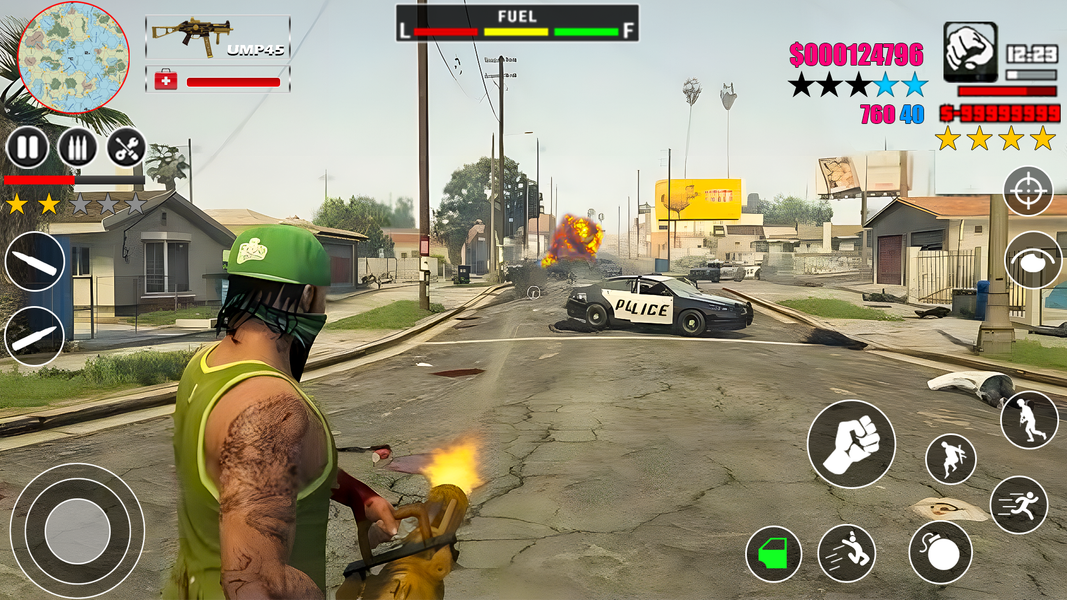Tap the three-bullets ammo button
Screen dimensions: 1067x600
(x=77, y=149)
